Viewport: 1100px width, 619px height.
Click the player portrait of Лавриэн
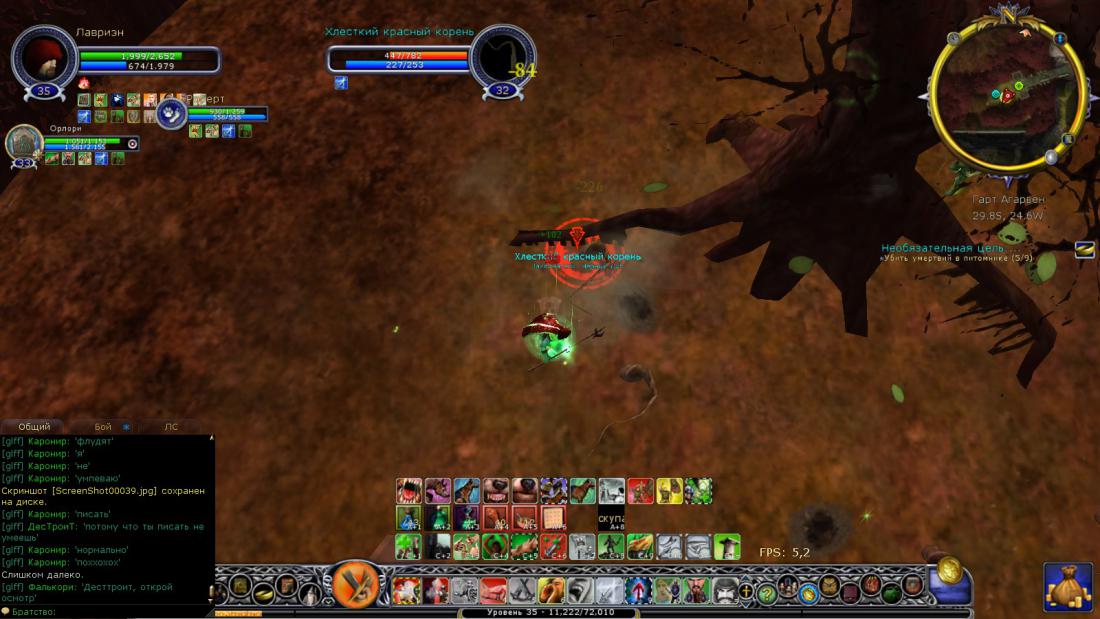[44, 56]
